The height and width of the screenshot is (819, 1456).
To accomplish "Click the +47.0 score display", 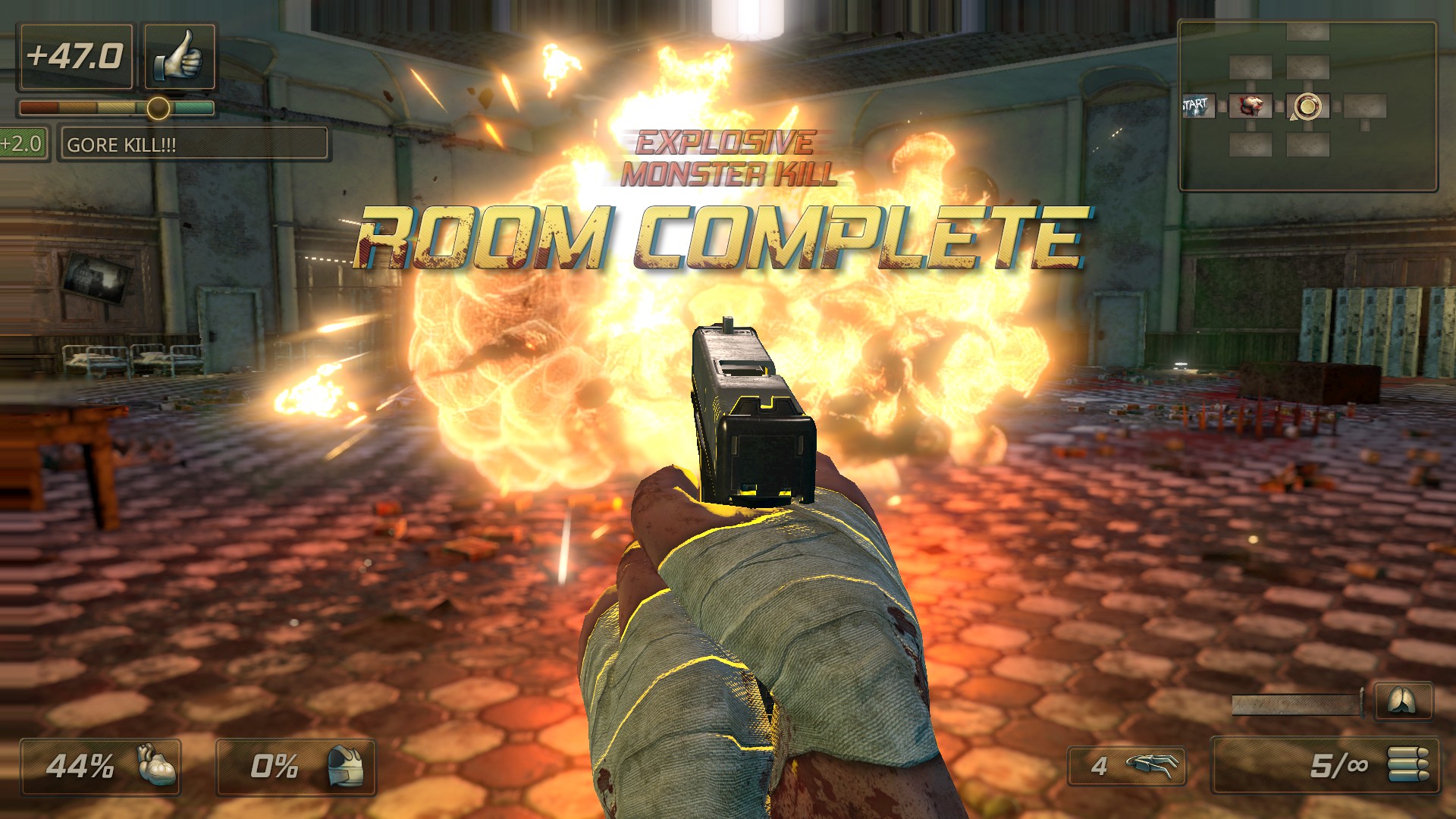I will [x=75, y=54].
